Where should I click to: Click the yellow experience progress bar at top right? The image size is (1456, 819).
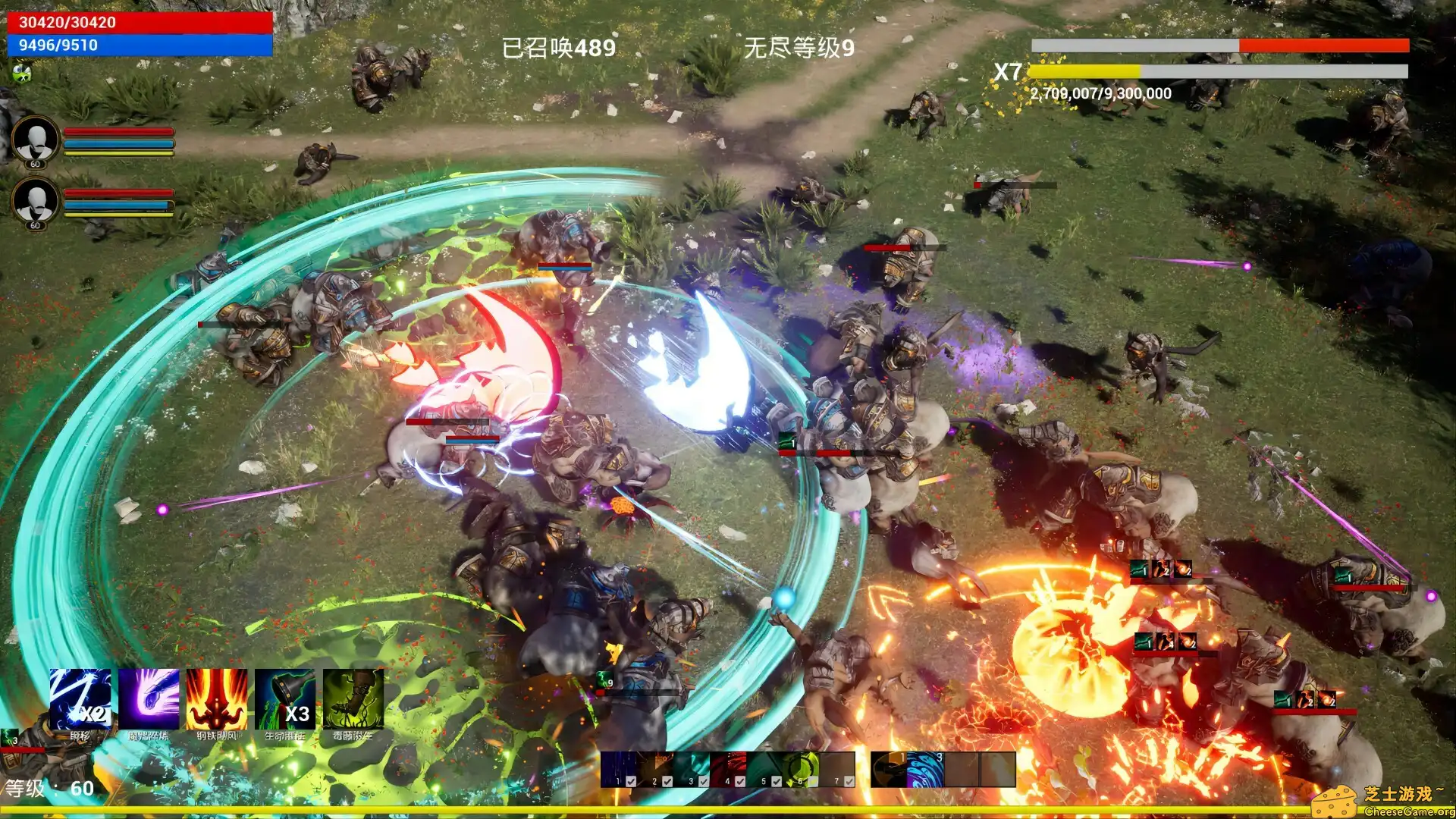pyautogui.click(x=1084, y=71)
